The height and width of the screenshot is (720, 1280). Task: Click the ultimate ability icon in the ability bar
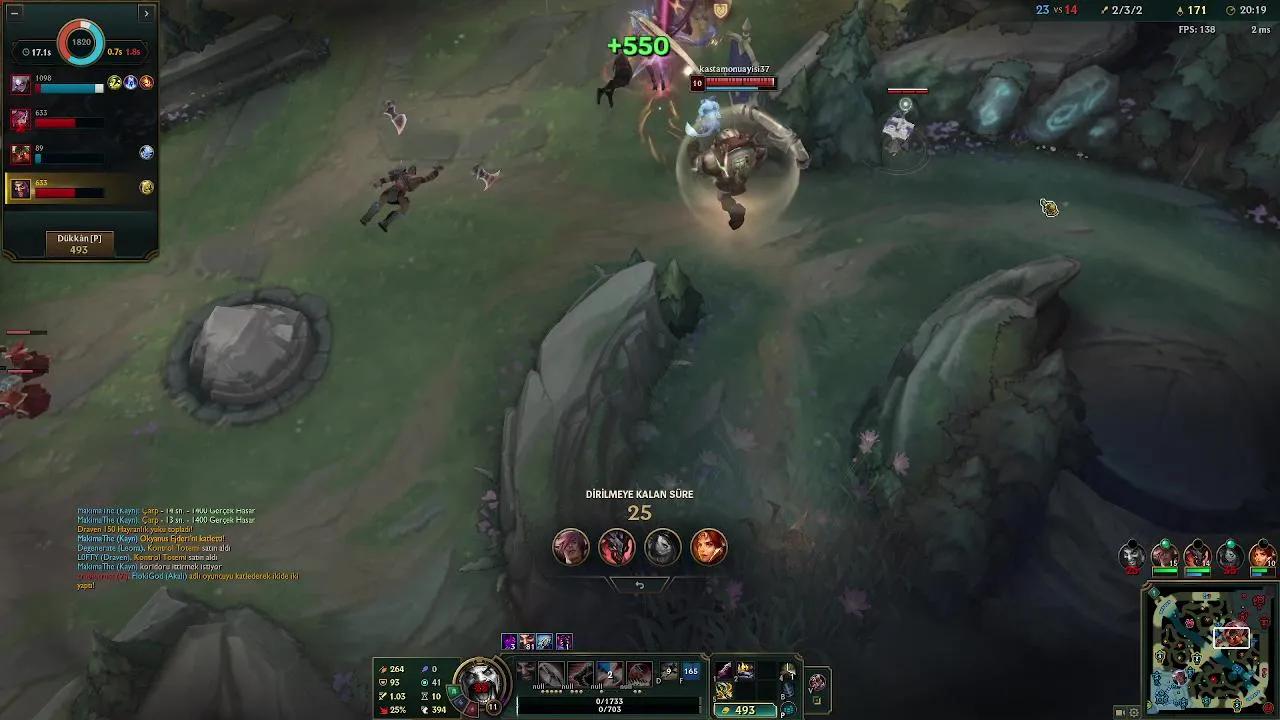(x=637, y=672)
